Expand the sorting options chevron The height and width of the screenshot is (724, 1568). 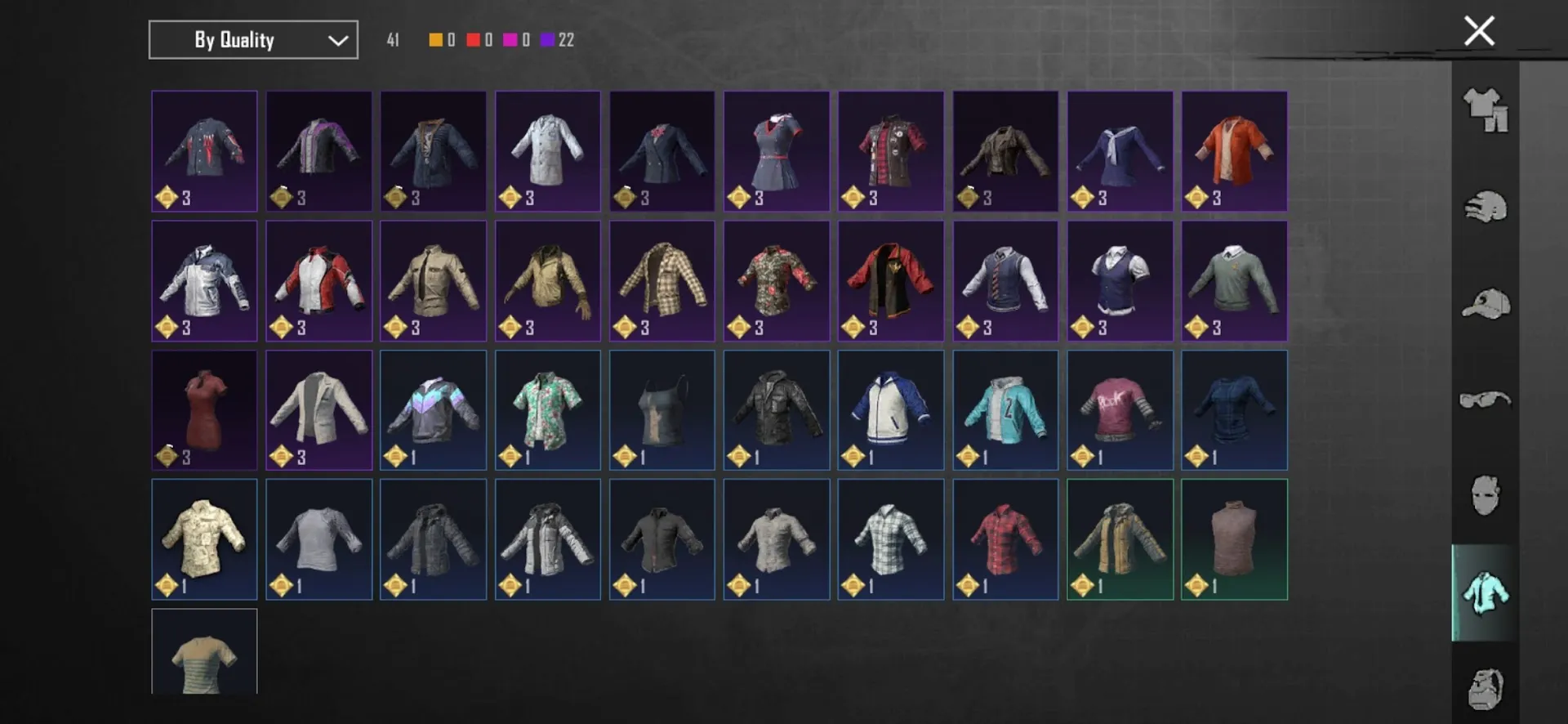click(x=337, y=39)
